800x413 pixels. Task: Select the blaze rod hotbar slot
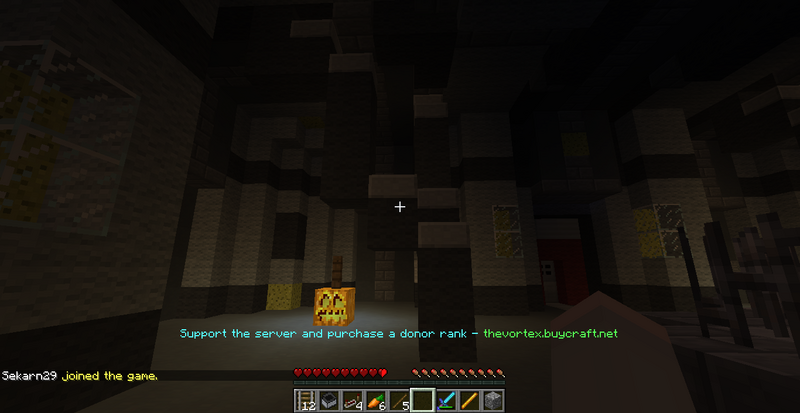pos(468,401)
